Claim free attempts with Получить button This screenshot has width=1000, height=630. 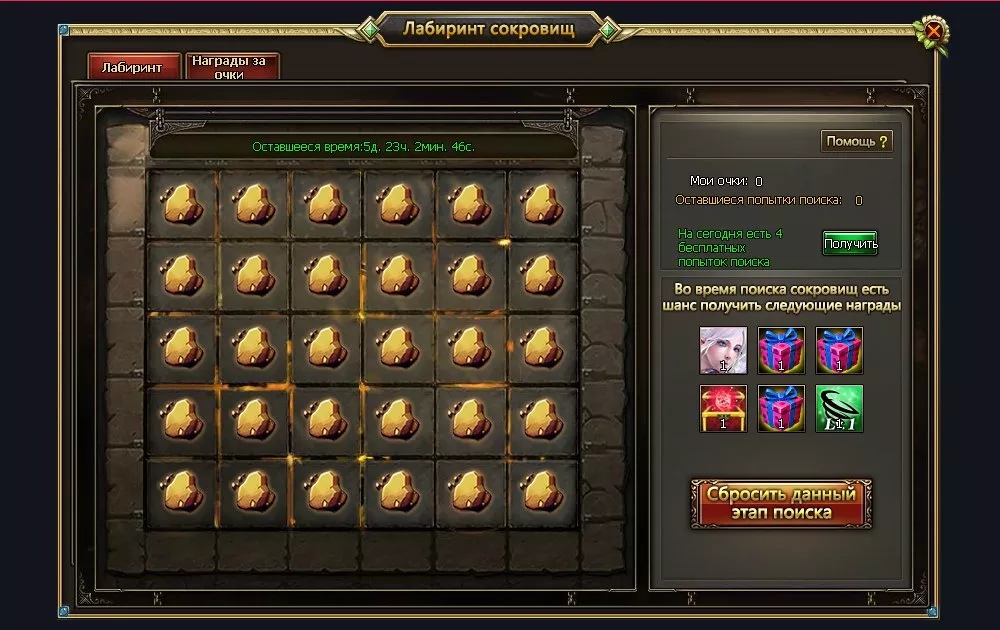coord(850,243)
